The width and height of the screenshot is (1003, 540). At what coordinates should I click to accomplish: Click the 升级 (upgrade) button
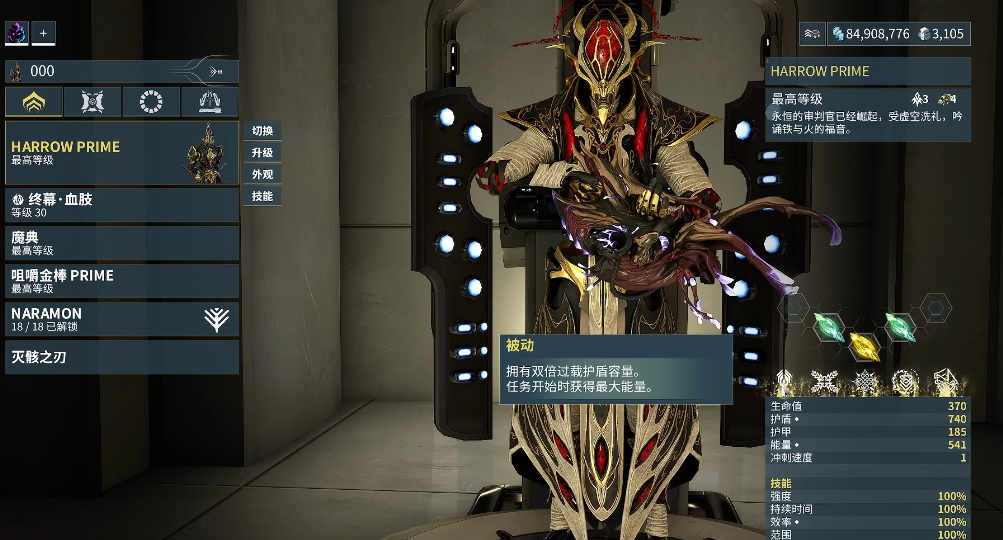(x=262, y=153)
